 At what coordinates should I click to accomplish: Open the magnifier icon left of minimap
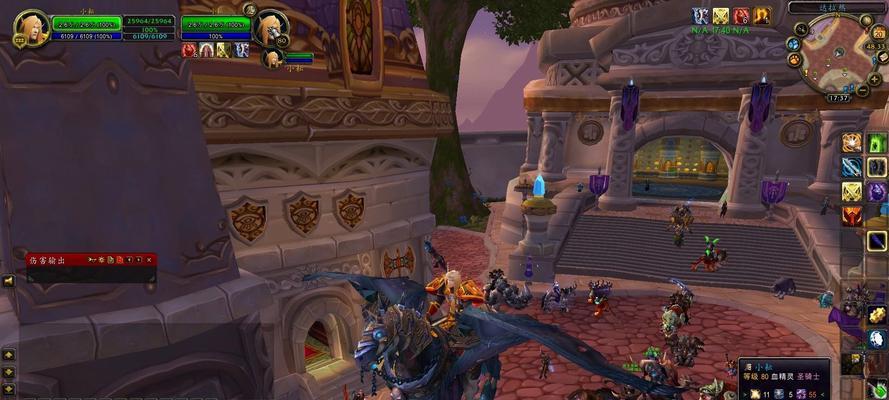tap(793, 43)
